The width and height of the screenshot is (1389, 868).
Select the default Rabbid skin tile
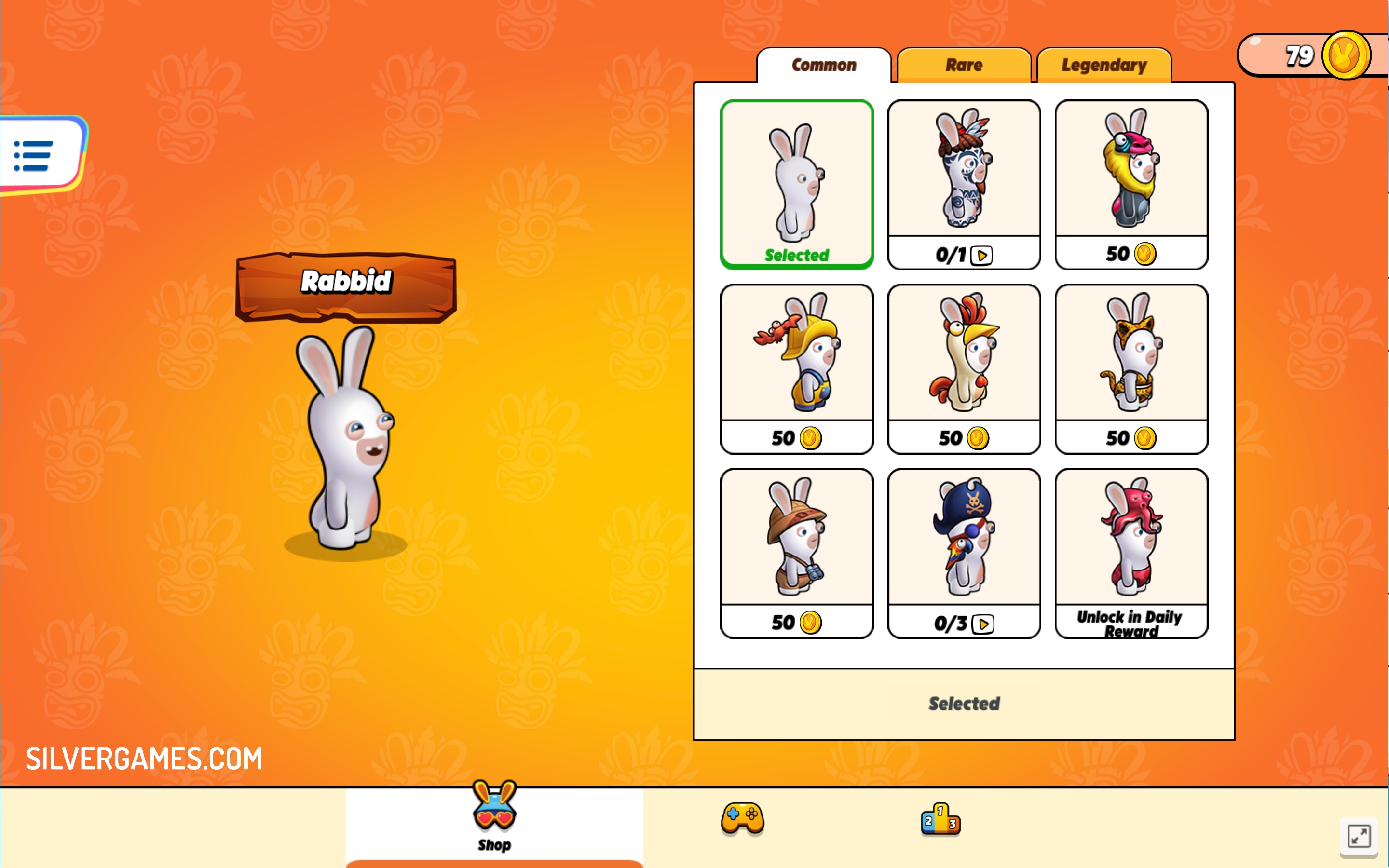pyautogui.click(x=797, y=184)
